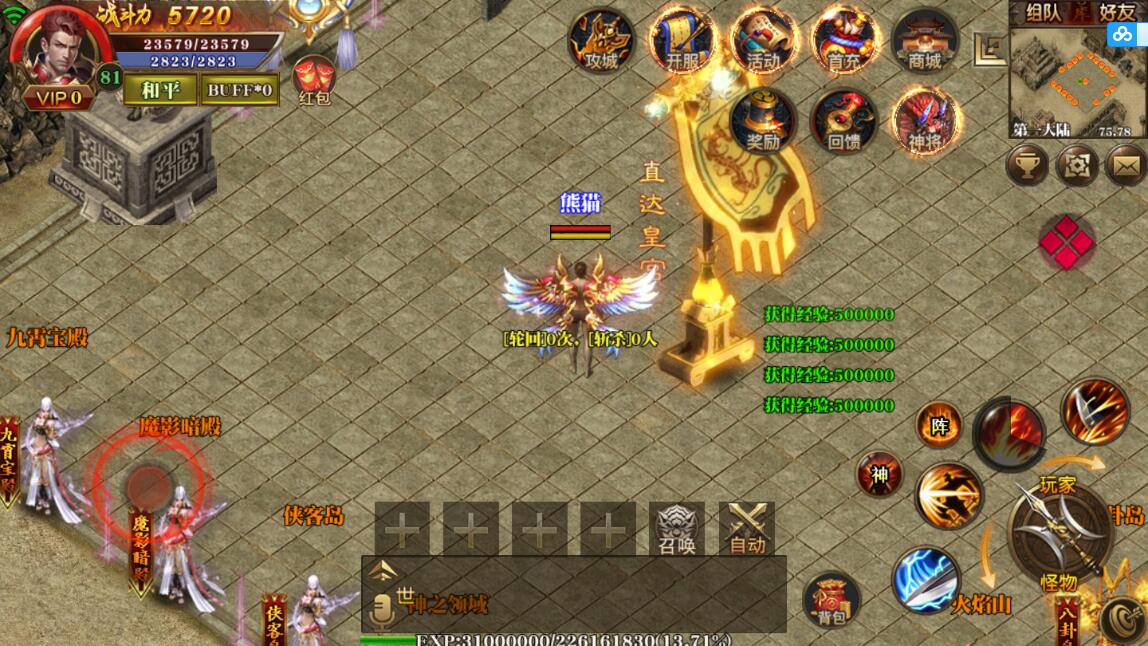1148x646 pixels.
Task: Show the 活动 activities panel
Action: 763,42
